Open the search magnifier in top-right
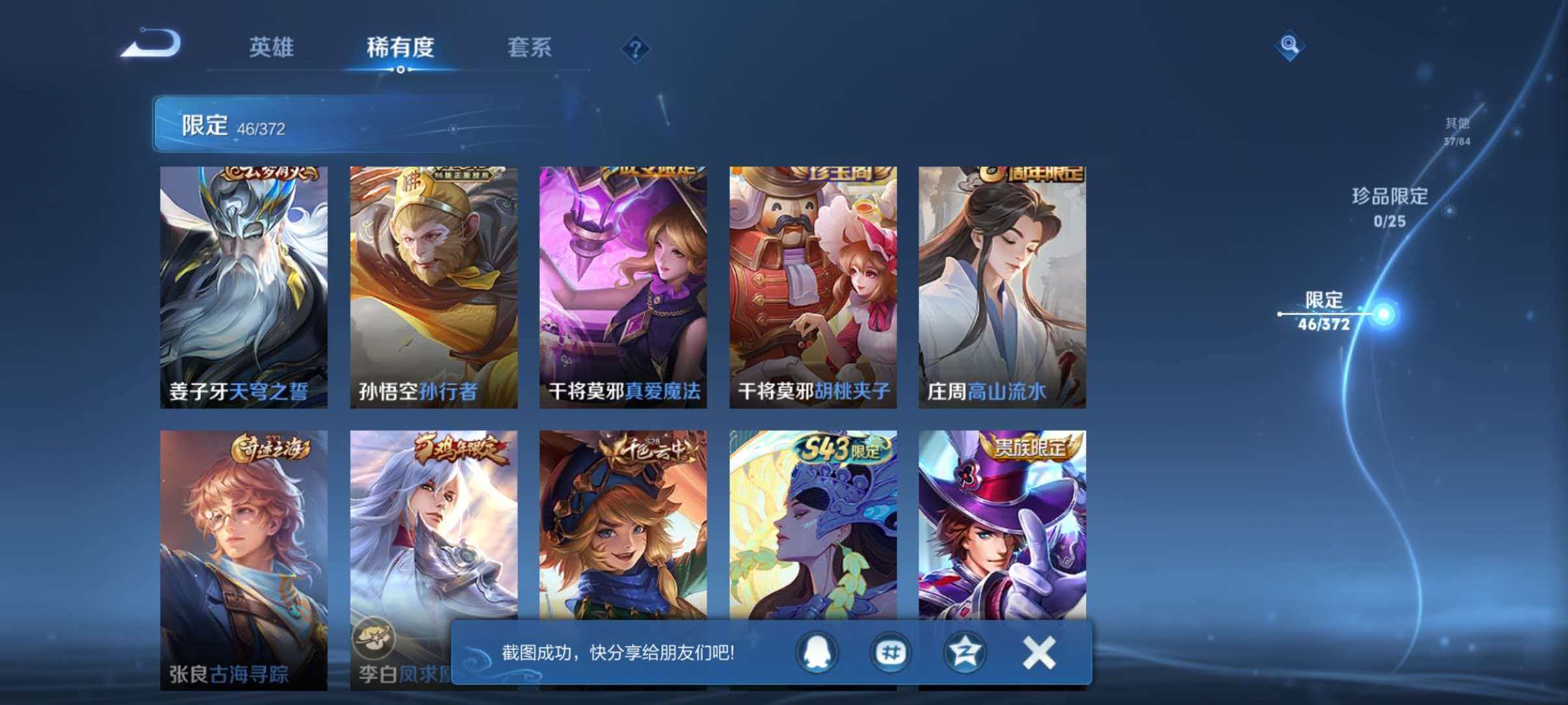The image size is (1568, 705). [1290, 46]
